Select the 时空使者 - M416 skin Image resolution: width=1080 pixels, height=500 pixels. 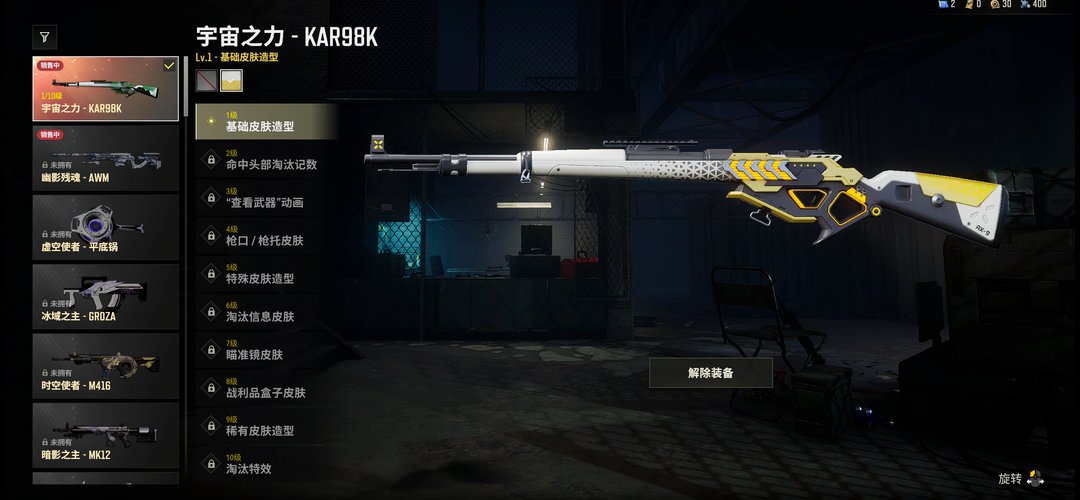pyautogui.click(x=105, y=366)
